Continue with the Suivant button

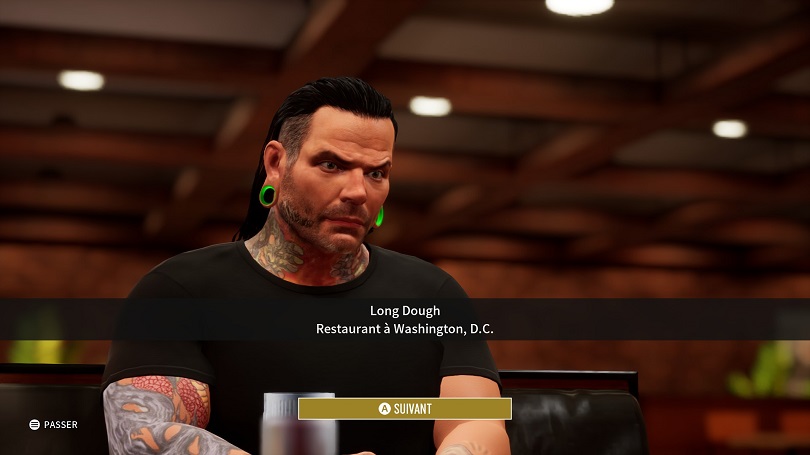coord(404,408)
